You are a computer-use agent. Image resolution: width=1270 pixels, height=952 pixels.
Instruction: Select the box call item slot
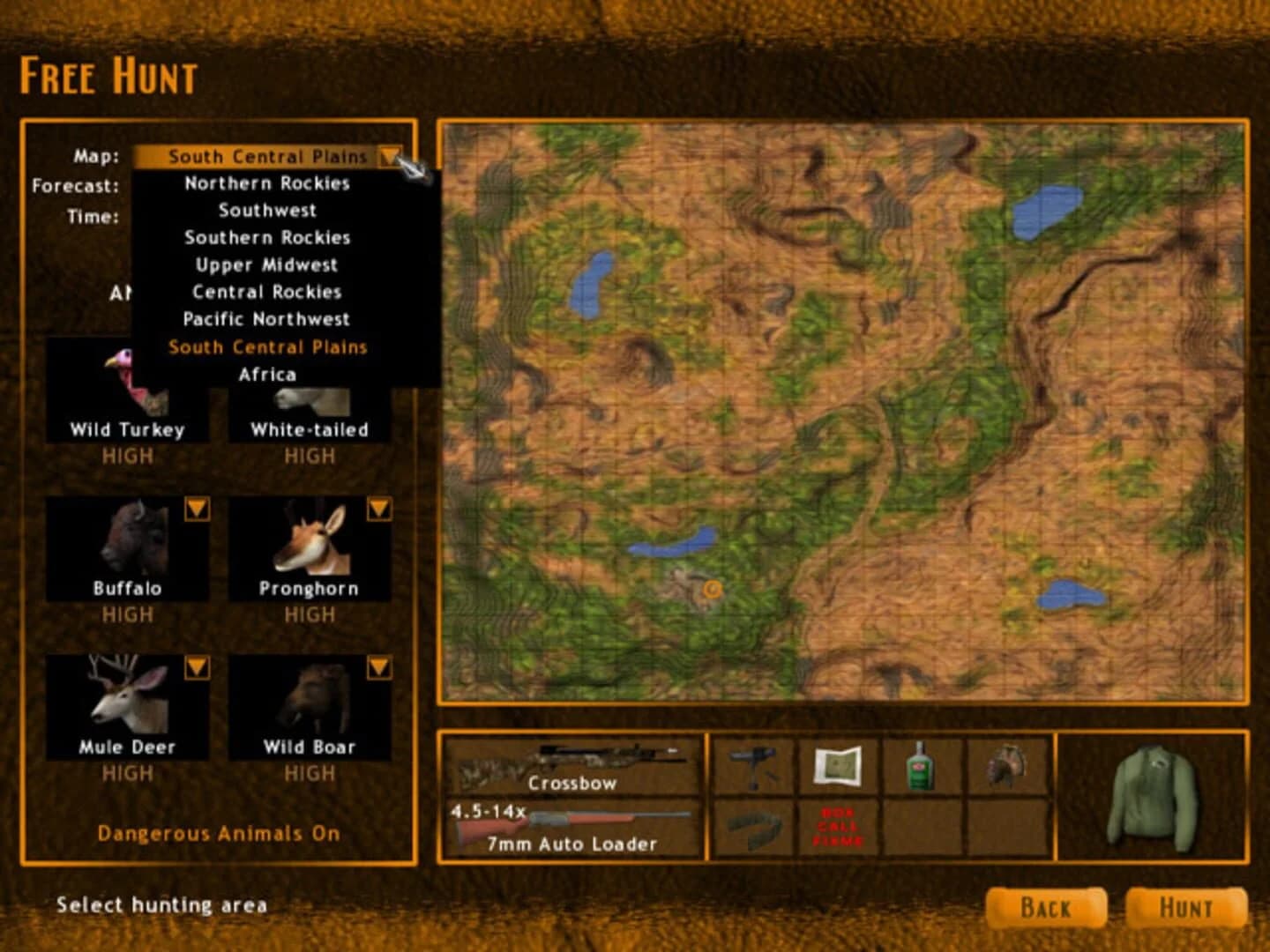[838, 829]
